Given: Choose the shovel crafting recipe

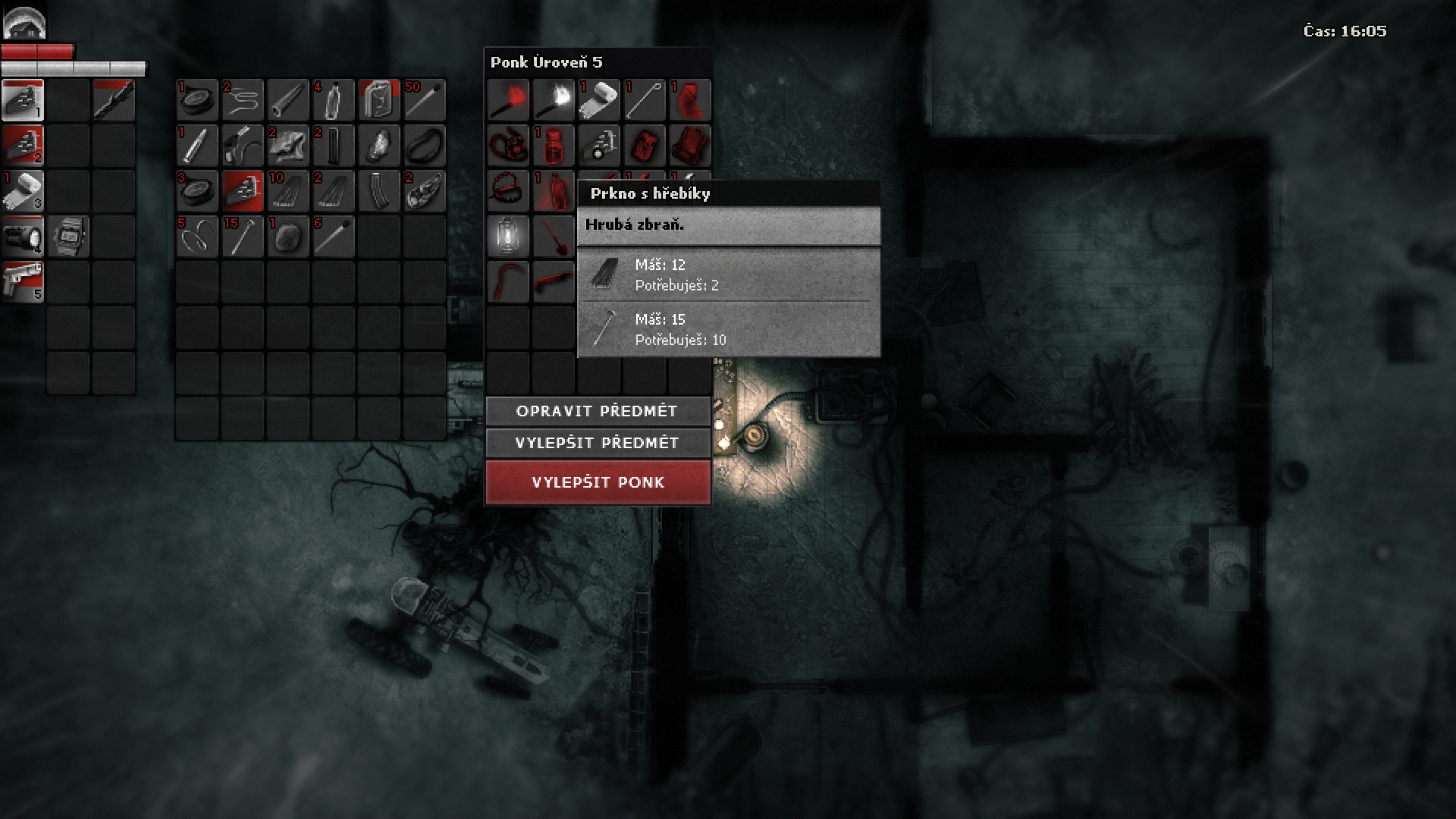Looking at the screenshot, I should point(554,235).
